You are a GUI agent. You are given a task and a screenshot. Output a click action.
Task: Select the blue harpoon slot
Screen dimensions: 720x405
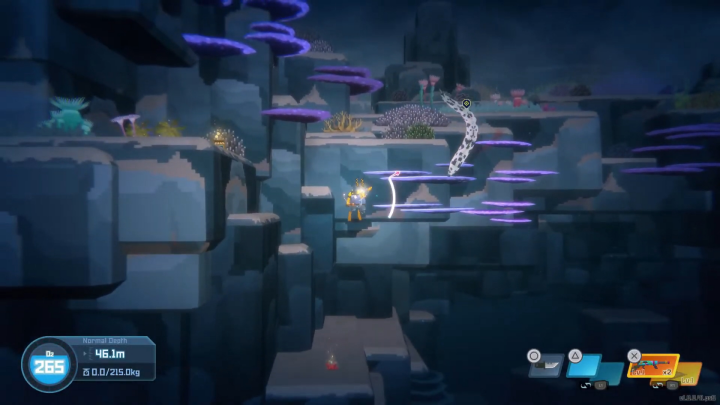point(588,367)
